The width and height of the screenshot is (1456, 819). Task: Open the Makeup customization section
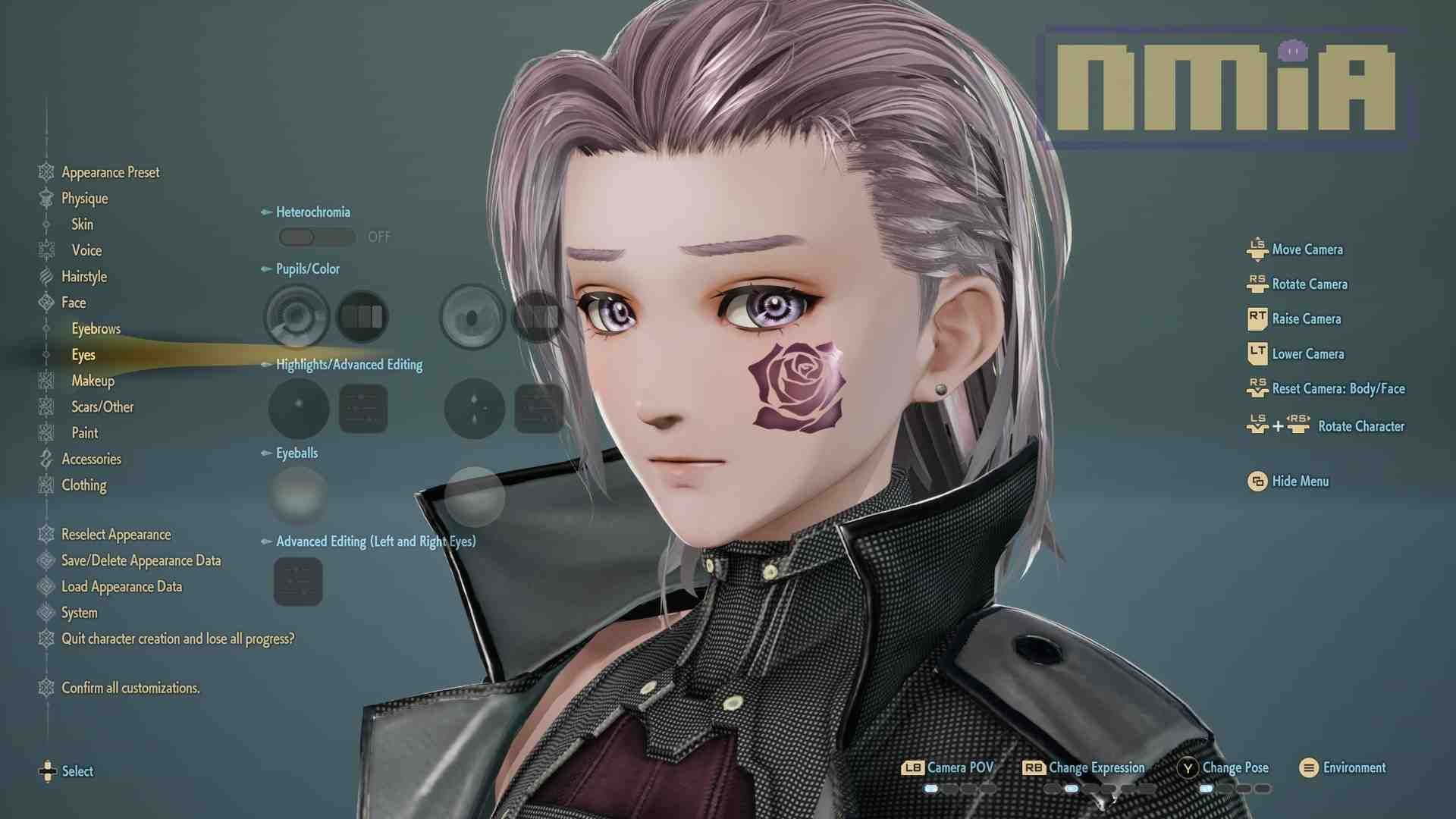click(93, 381)
